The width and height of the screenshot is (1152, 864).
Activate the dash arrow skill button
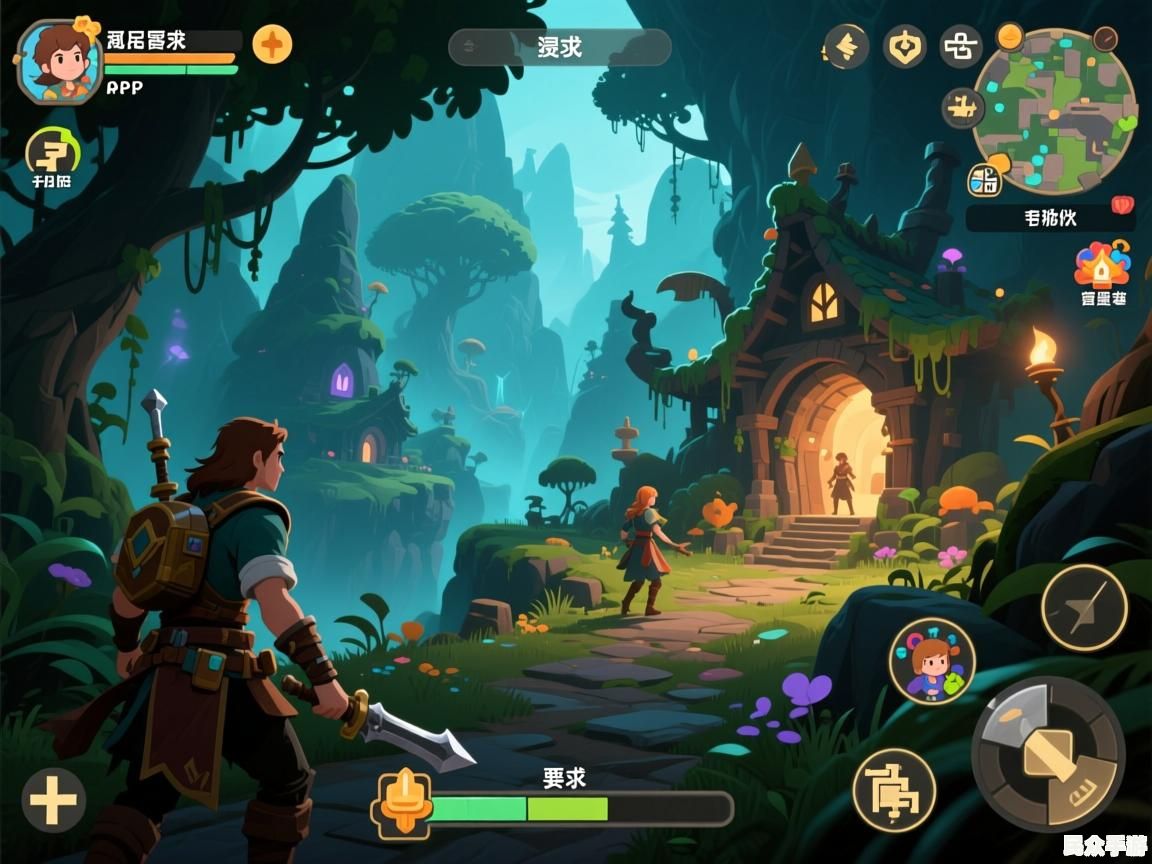[1084, 607]
